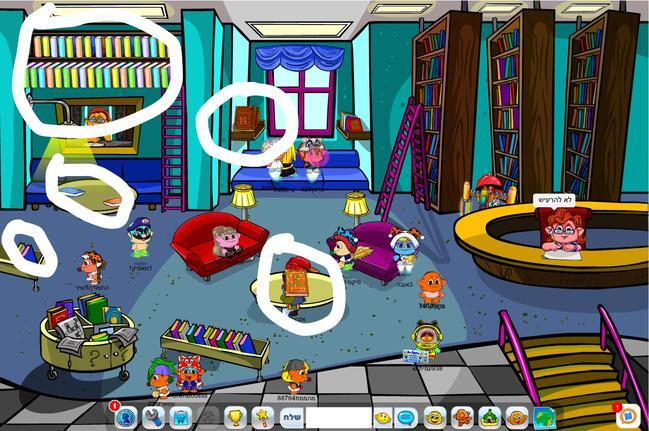Send the chat message with שלח
The height and width of the screenshot is (431, 649).
point(291,417)
